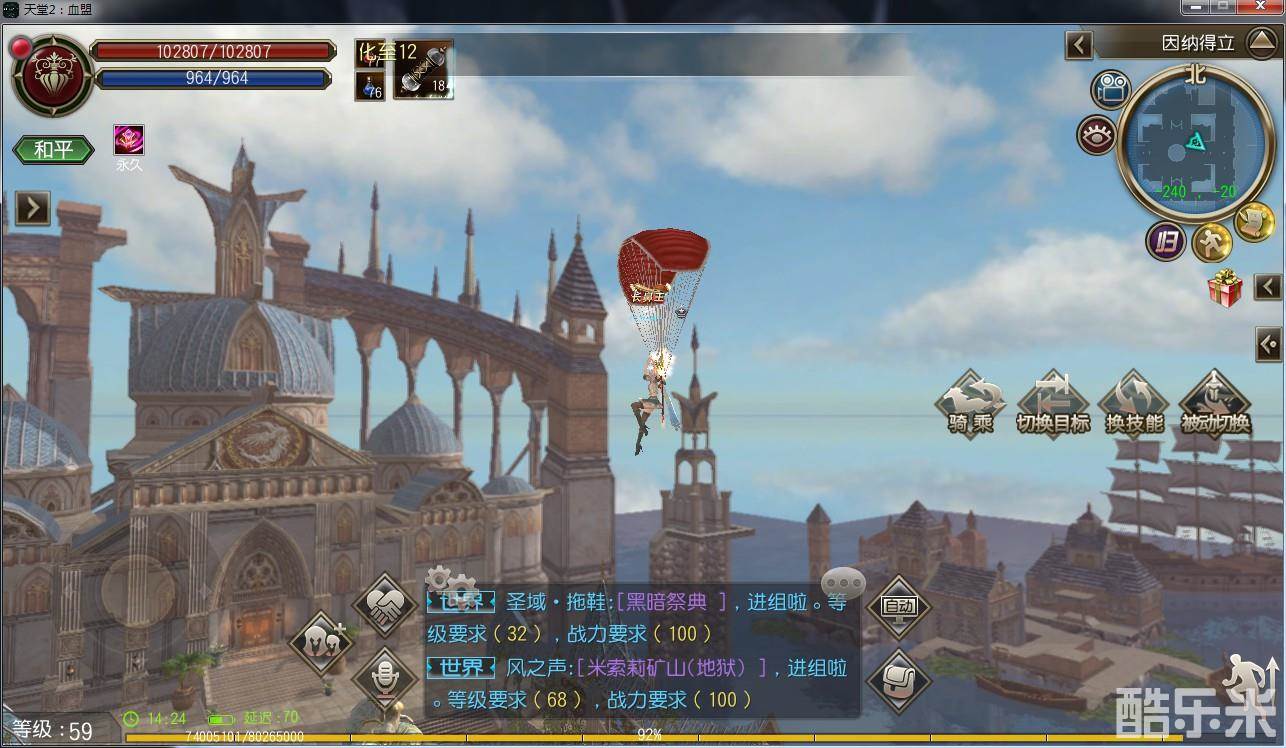This screenshot has height=748, width=1286.
Task: Enable the 自动 auto-battle button
Action: 898,606
